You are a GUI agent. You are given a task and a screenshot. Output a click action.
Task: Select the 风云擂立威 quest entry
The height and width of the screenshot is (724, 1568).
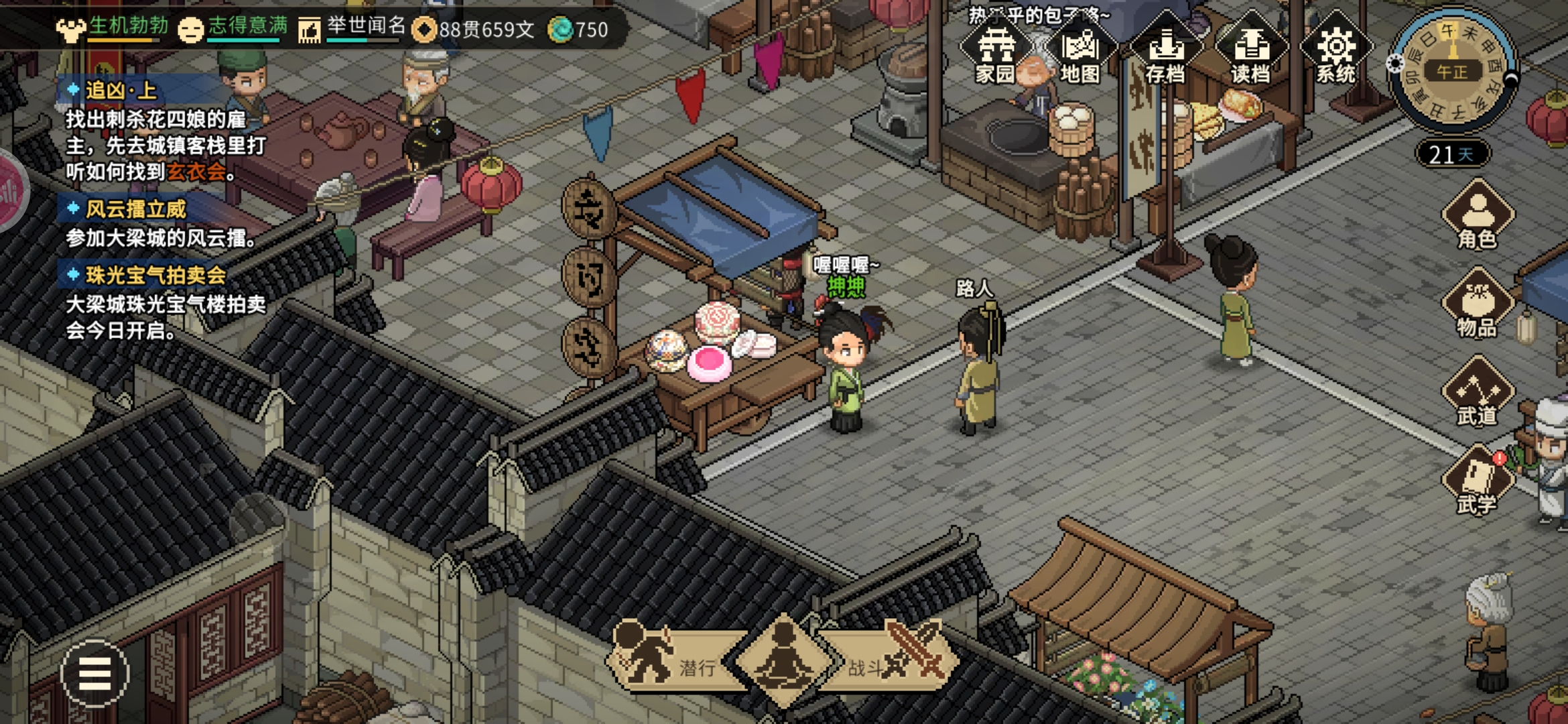point(135,209)
